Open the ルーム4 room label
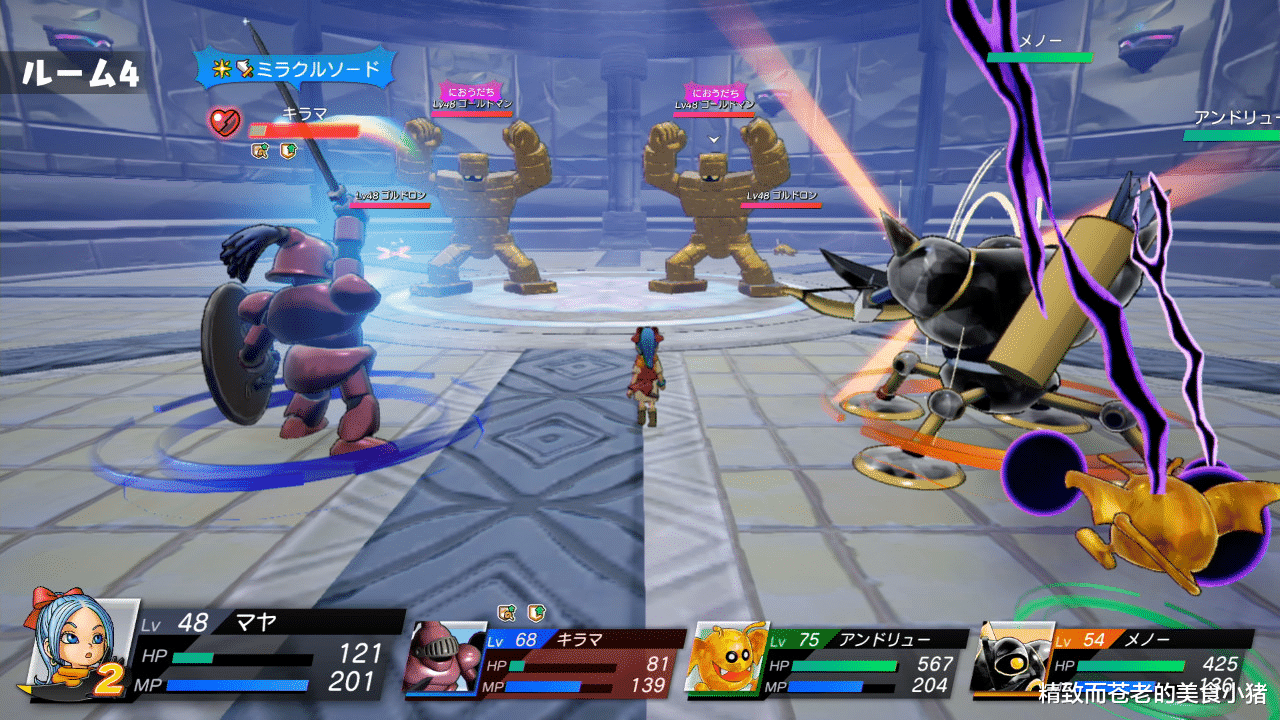Image resolution: width=1280 pixels, height=720 pixels. (82, 73)
